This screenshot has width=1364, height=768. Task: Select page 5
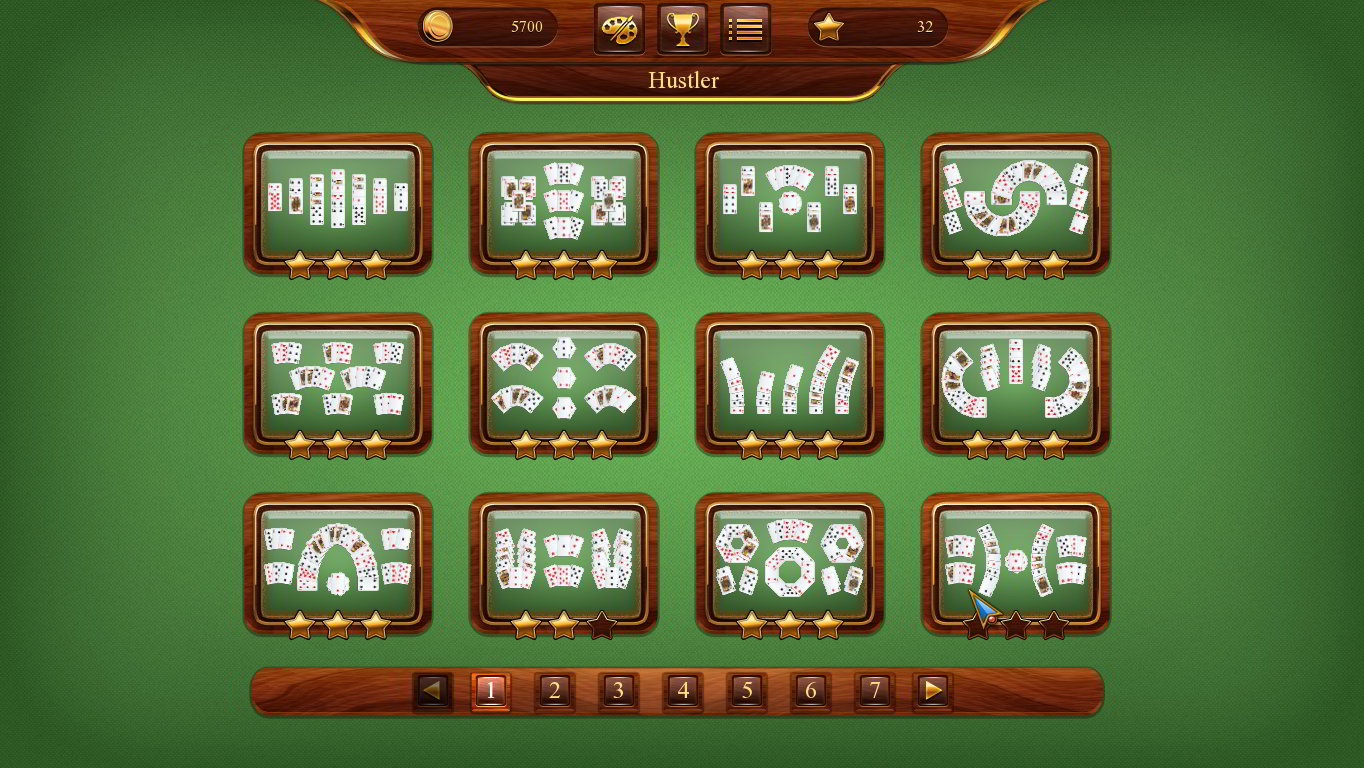[x=746, y=690]
